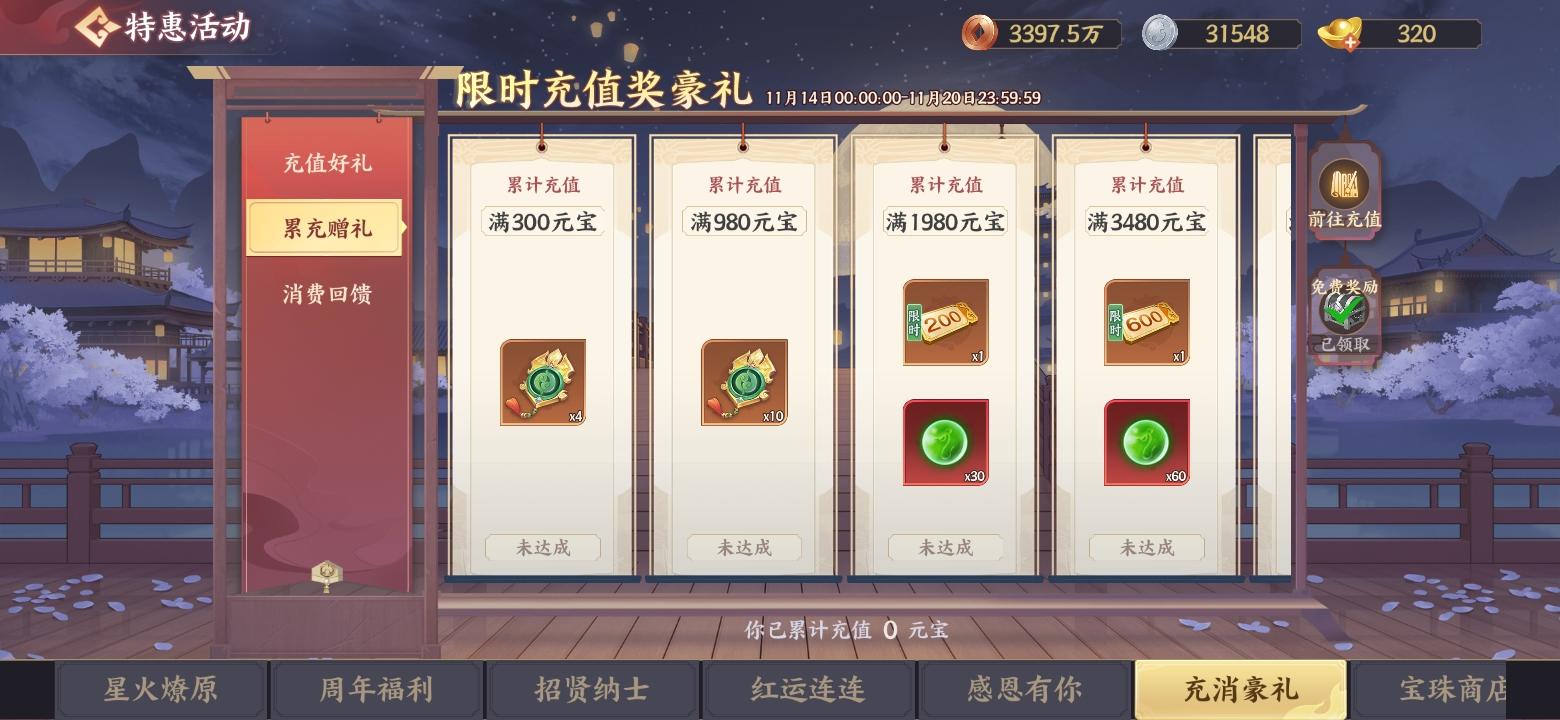Tap the 限时200 voucher icon in 满1980元宝 card

(x=944, y=322)
